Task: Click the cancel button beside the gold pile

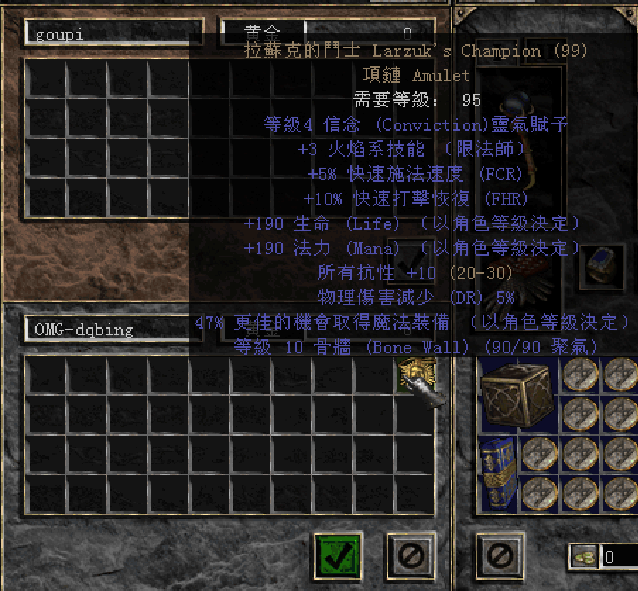Action: 501,553
